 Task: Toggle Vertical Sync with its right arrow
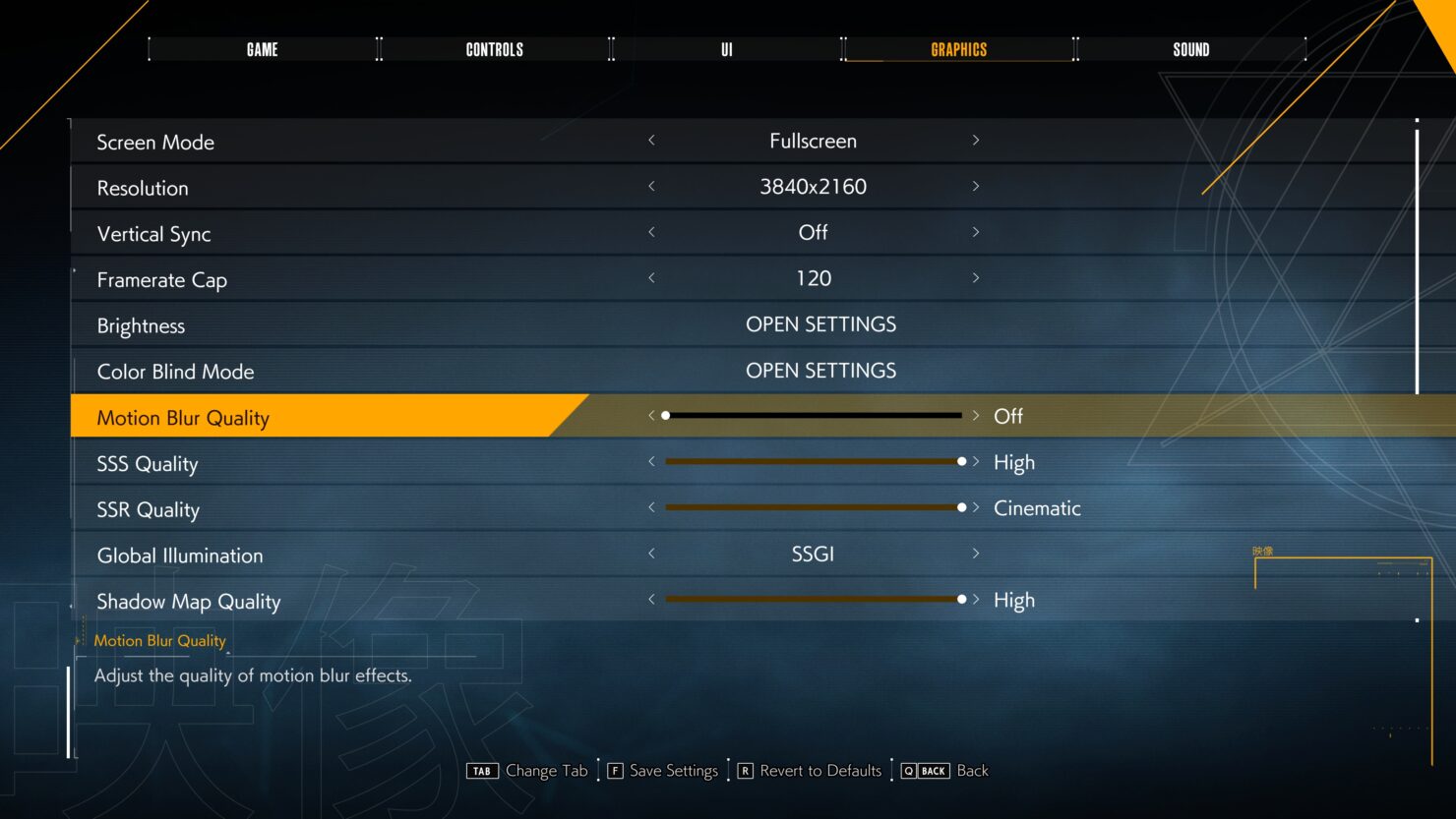point(975,233)
